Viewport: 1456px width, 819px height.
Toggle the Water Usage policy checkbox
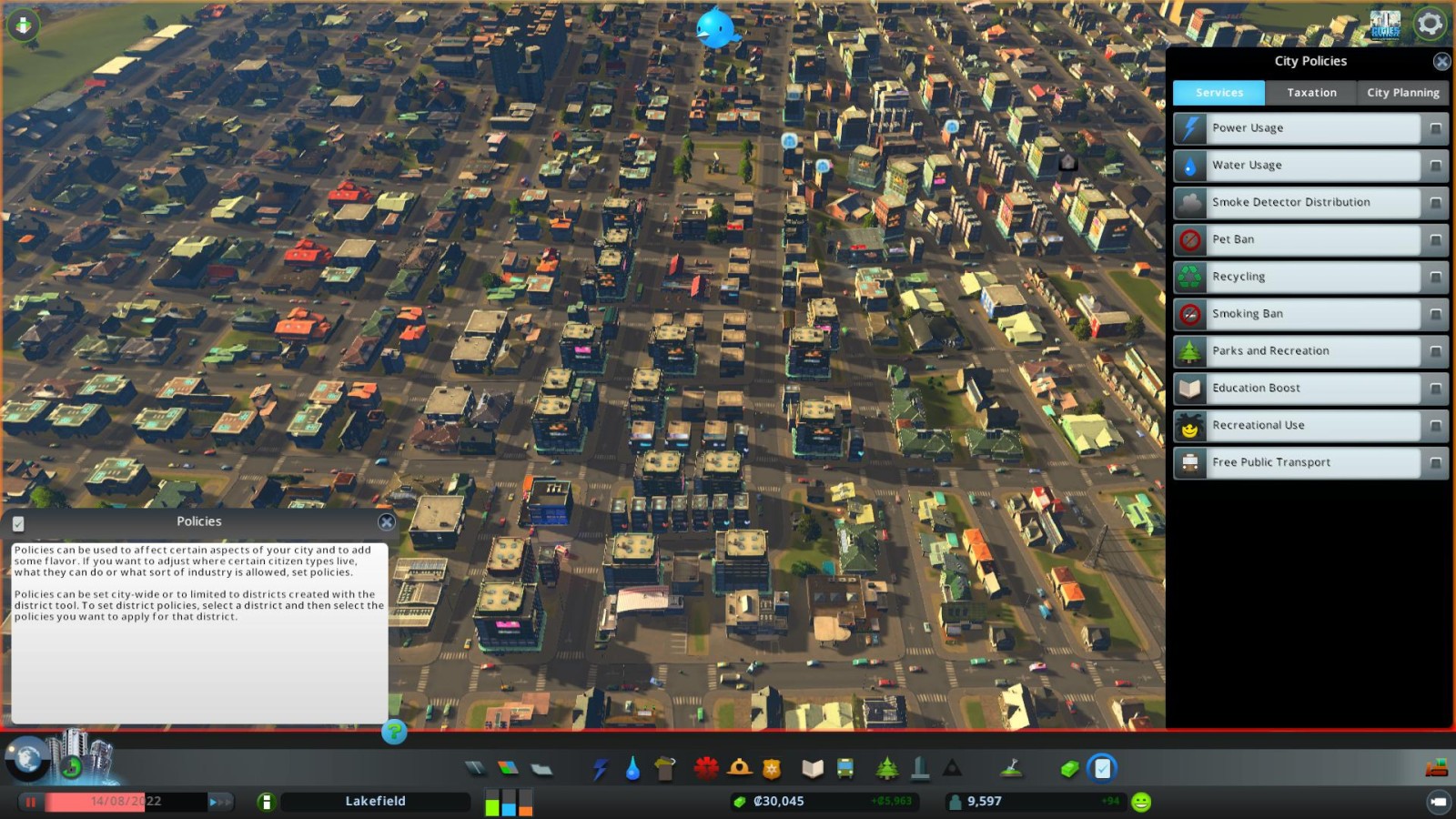coord(1435,166)
